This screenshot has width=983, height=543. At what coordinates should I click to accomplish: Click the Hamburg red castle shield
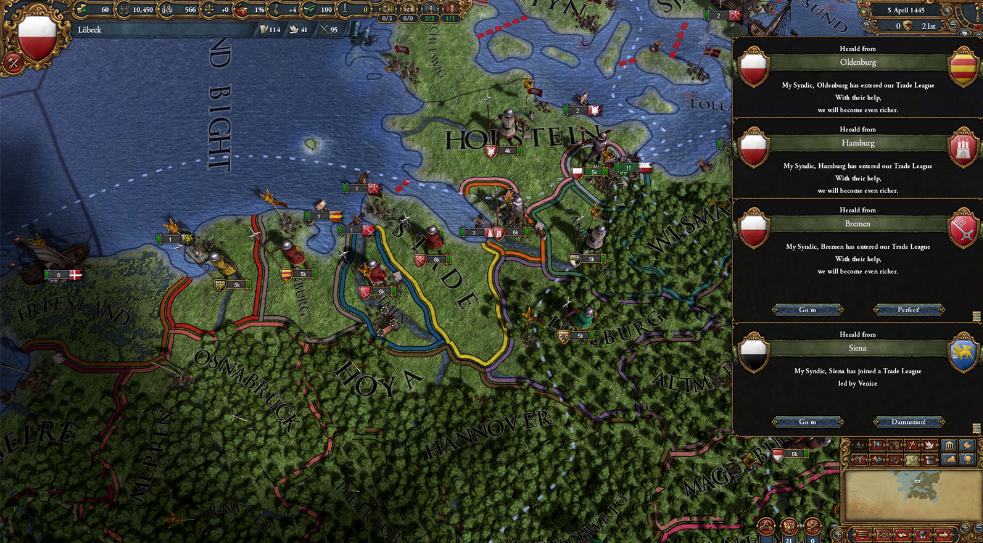964,148
